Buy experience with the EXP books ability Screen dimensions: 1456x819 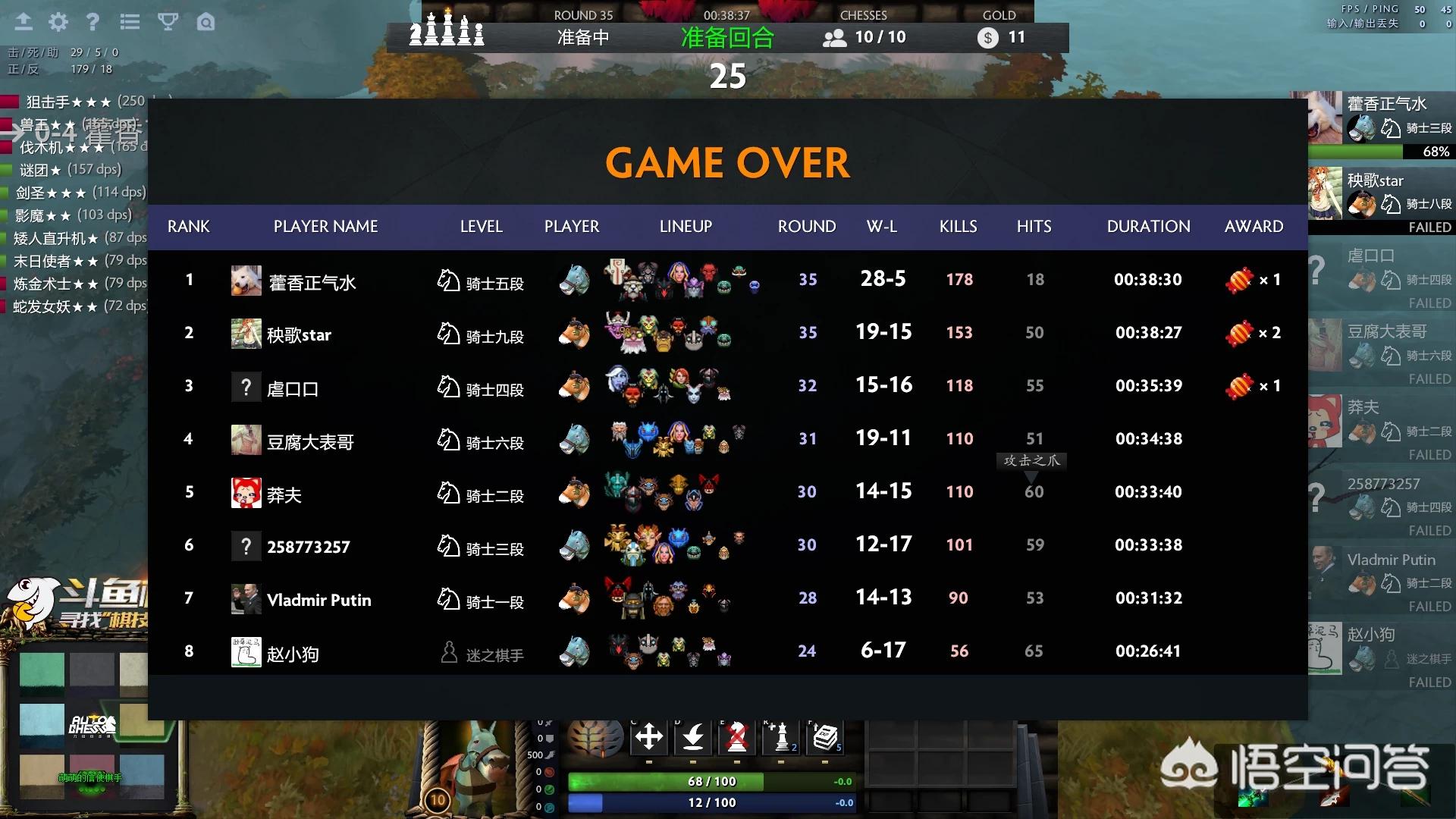pyautogui.click(x=825, y=736)
